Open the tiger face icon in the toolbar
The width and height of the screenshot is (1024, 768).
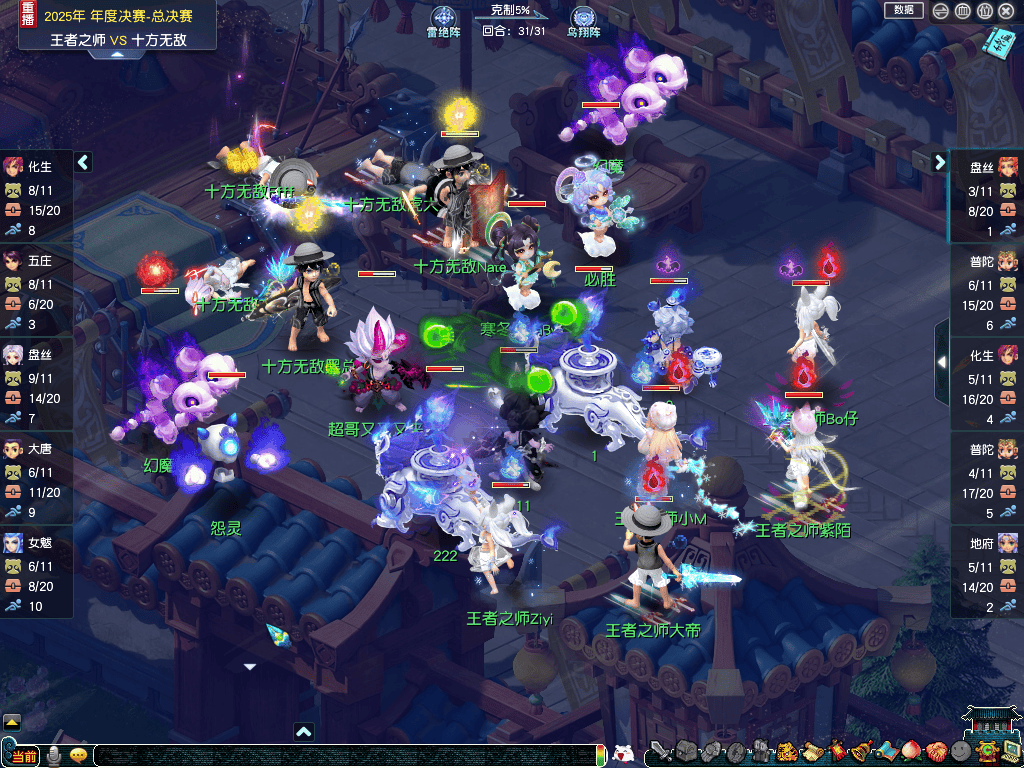coord(787,751)
